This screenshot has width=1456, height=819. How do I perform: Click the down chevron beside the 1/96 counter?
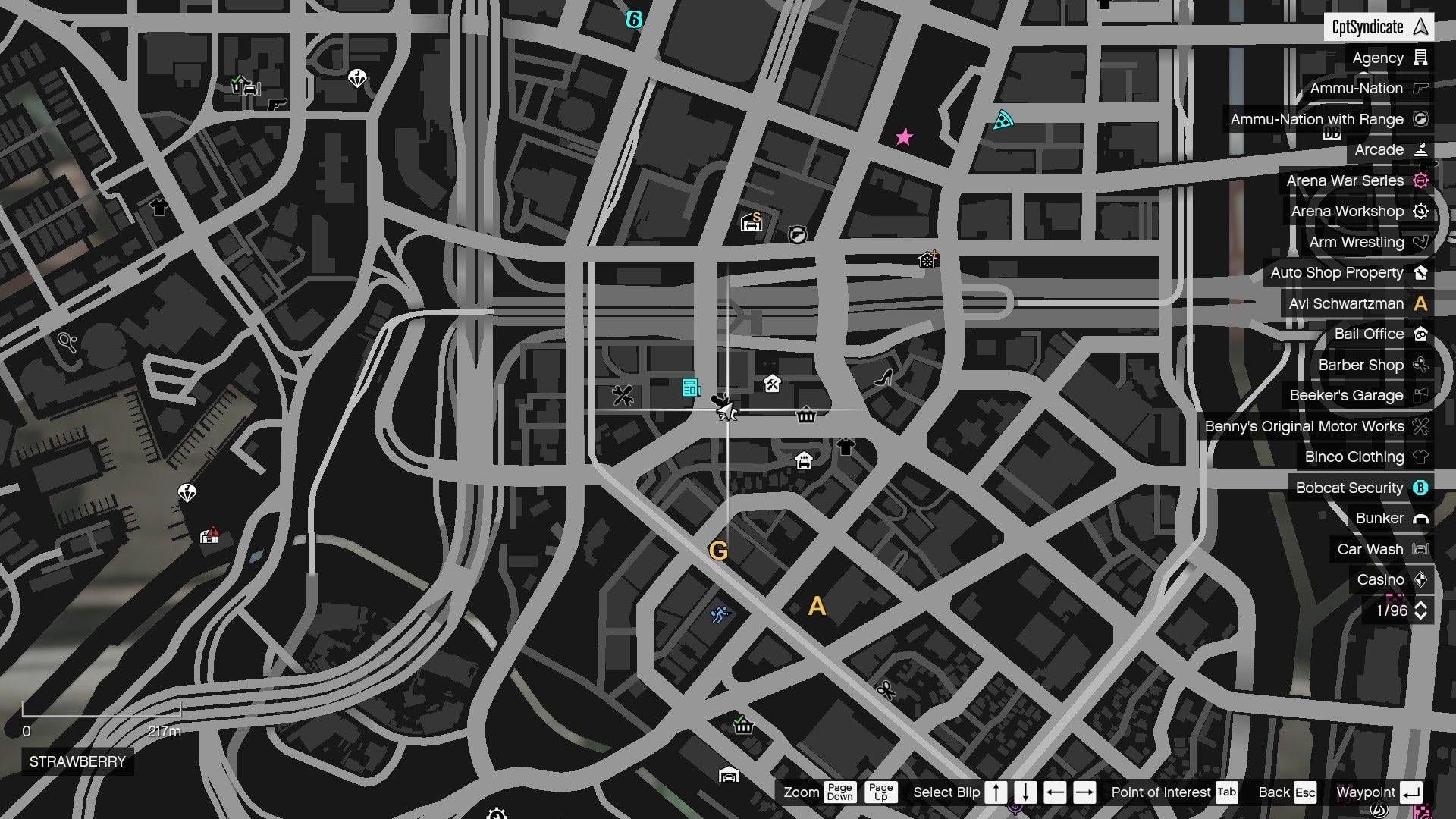pyautogui.click(x=1421, y=616)
